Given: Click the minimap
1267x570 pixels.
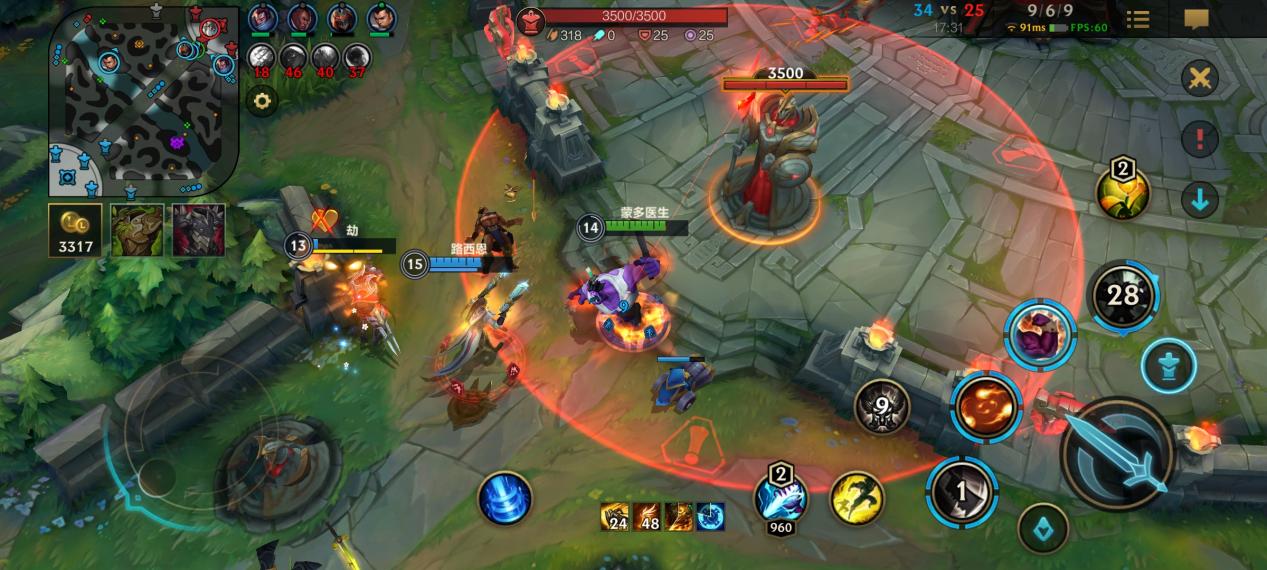Looking at the screenshot, I should tap(143, 100).
